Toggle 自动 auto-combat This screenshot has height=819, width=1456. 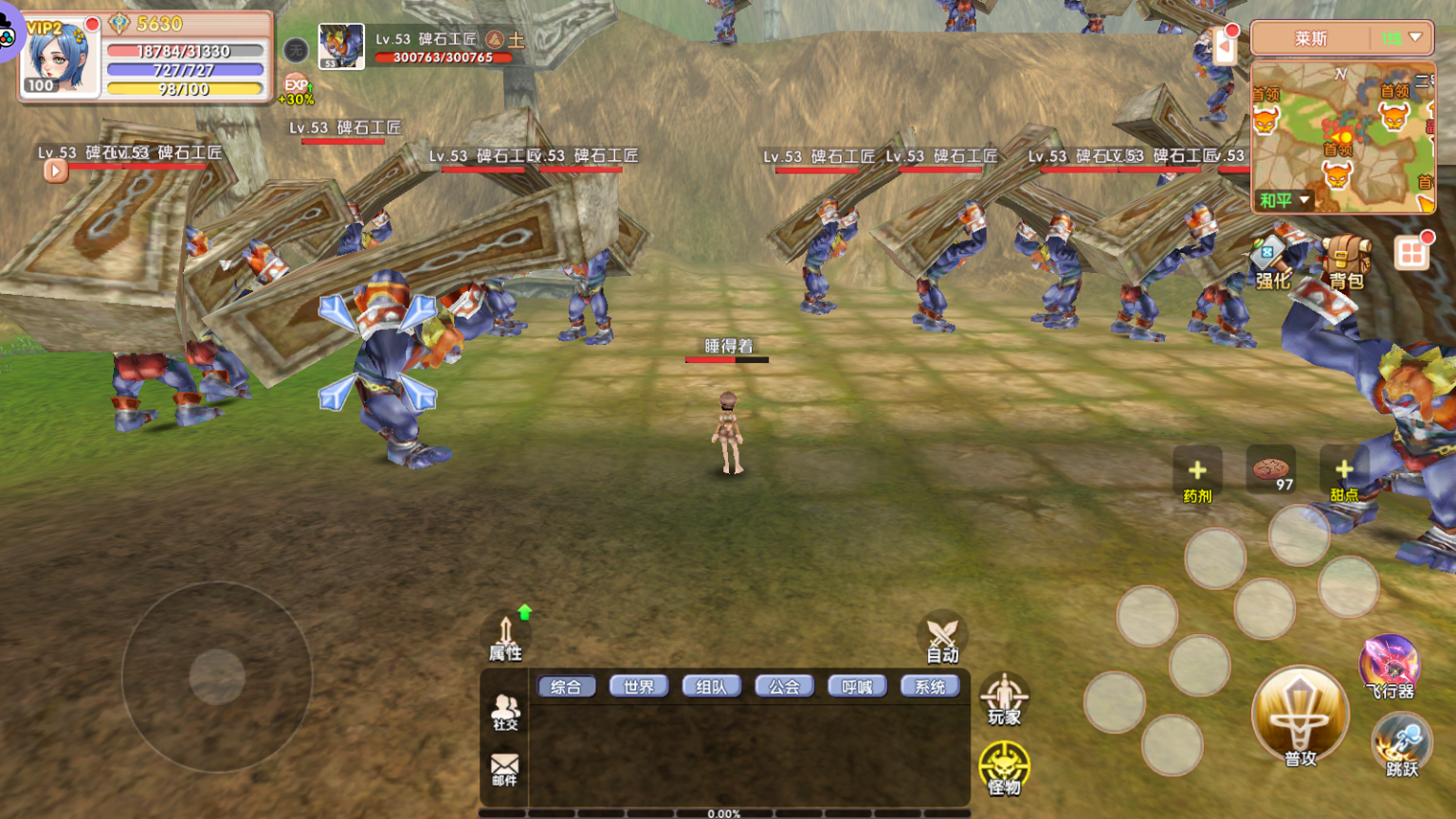942,638
